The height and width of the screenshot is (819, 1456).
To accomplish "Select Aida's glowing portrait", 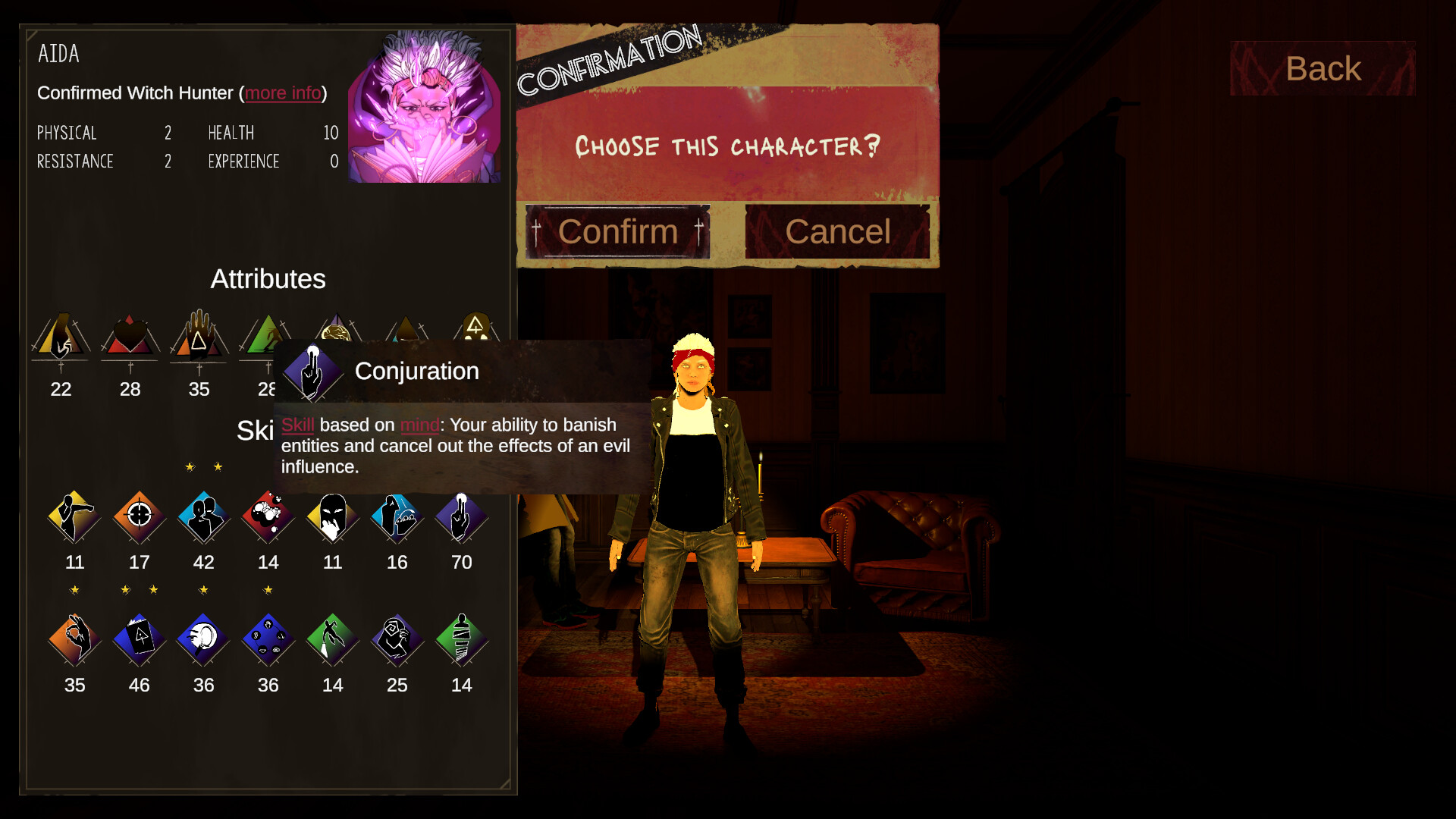I will [424, 108].
